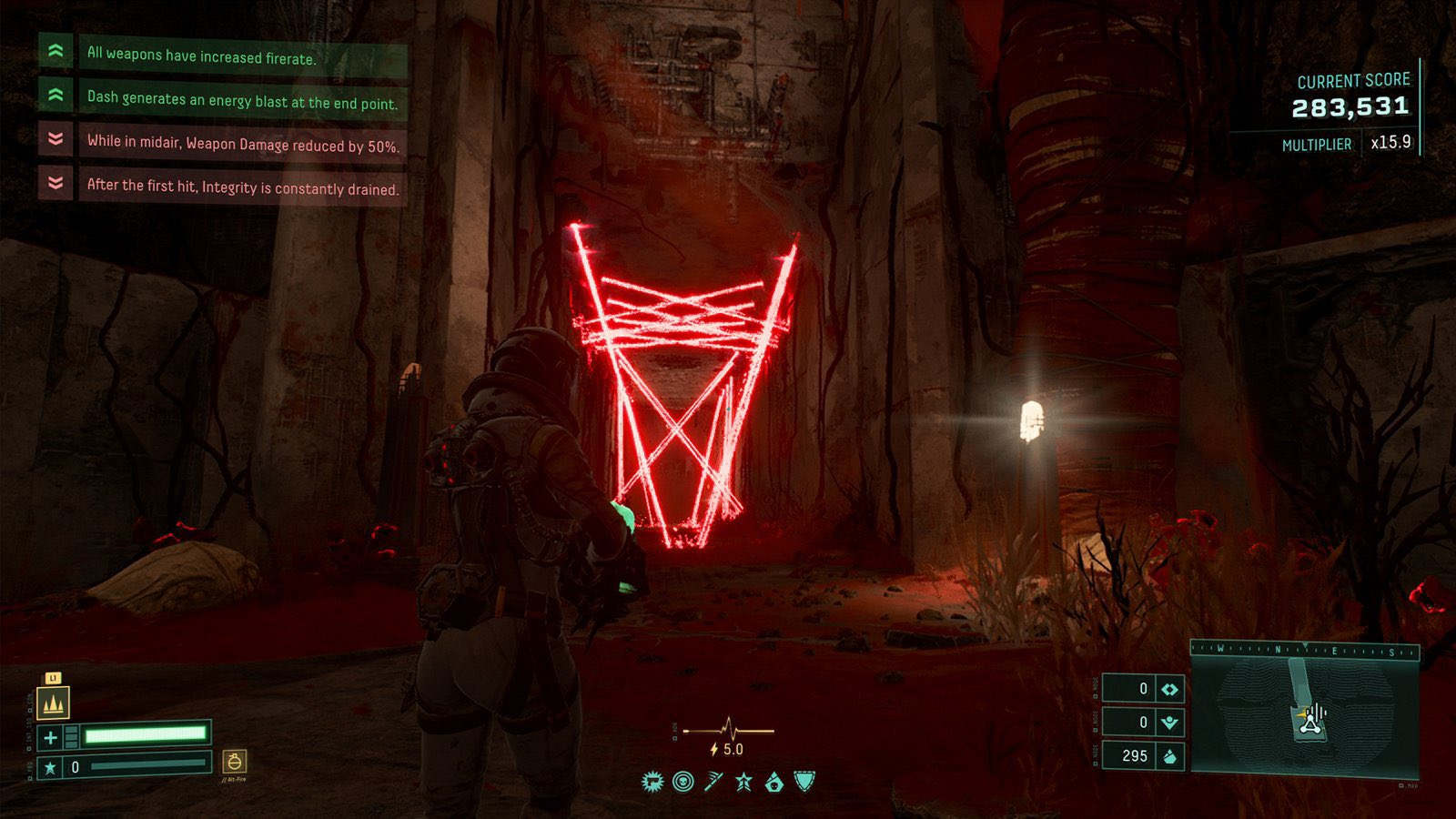Click the compass strip above the minimap
Screen dimensions: 1456x819
pyautogui.click(x=1305, y=650)
